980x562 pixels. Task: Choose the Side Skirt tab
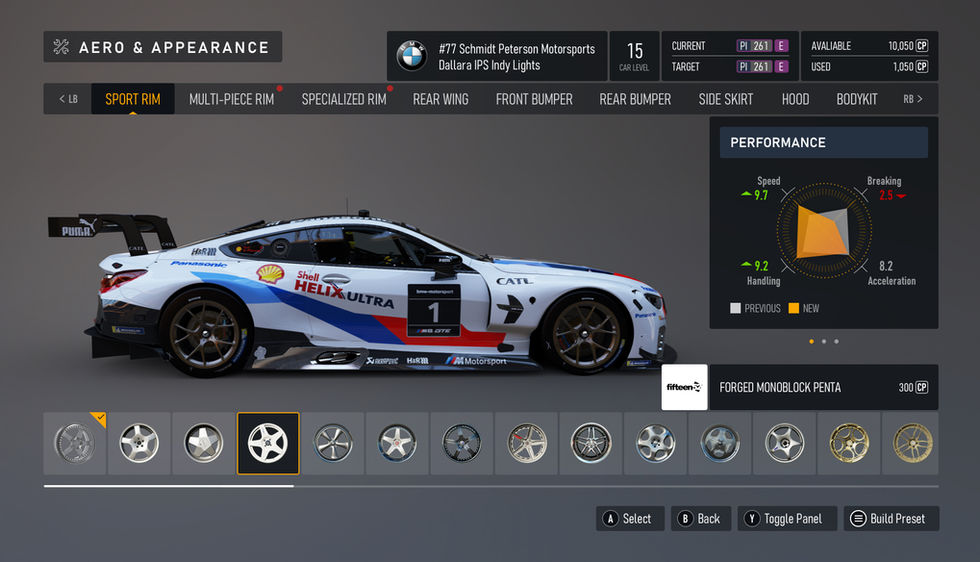726,99
